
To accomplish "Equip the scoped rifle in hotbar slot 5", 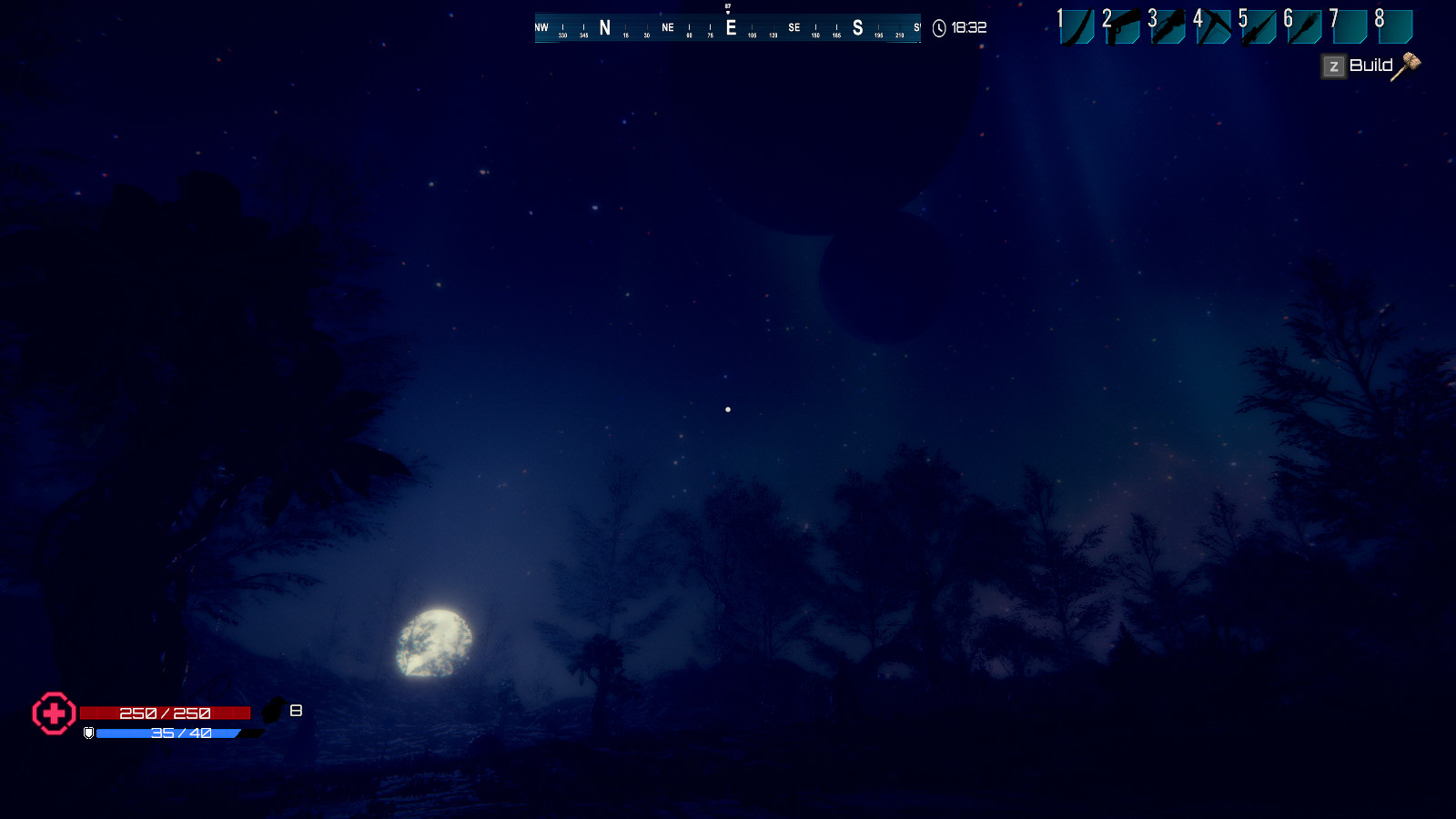I will (x=1259, y=26).
